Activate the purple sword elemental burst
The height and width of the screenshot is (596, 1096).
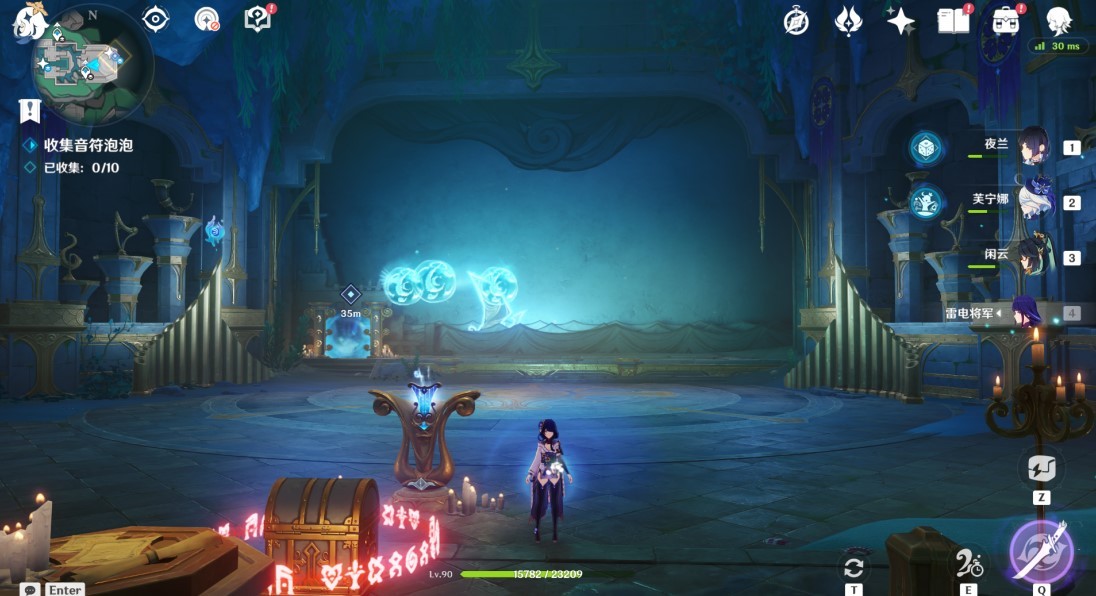coord(1041,551)
